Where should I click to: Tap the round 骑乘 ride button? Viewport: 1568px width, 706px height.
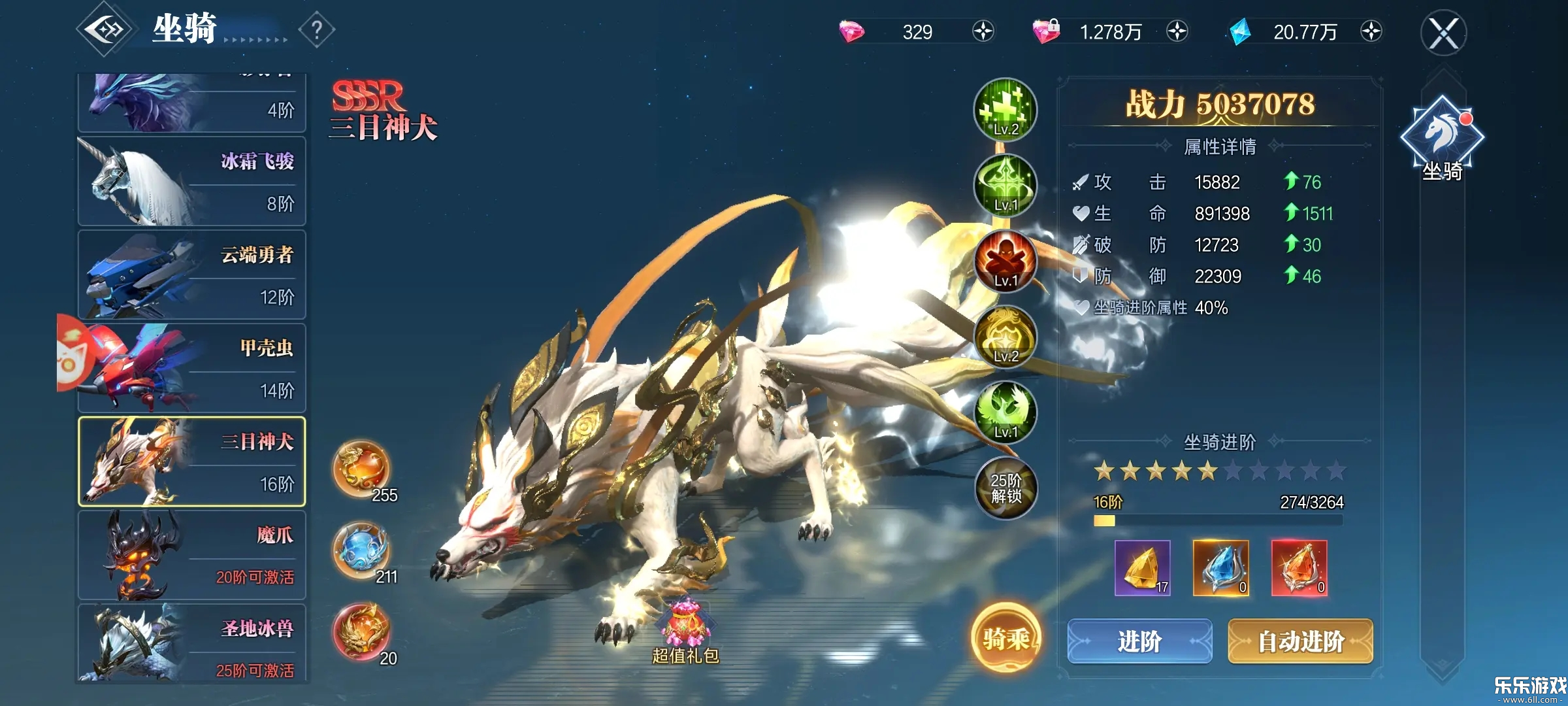tap(1005, 638)
